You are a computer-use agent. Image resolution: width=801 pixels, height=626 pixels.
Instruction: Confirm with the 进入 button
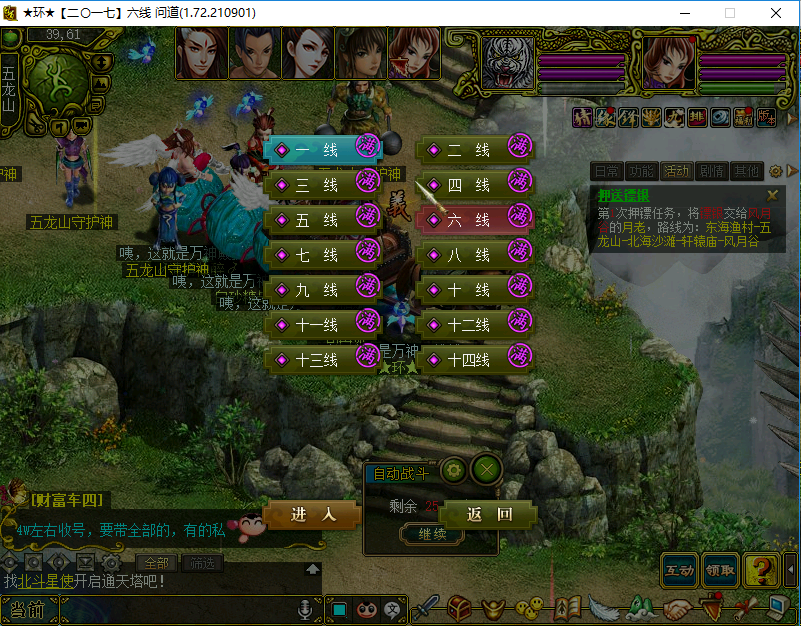[312, 515]
